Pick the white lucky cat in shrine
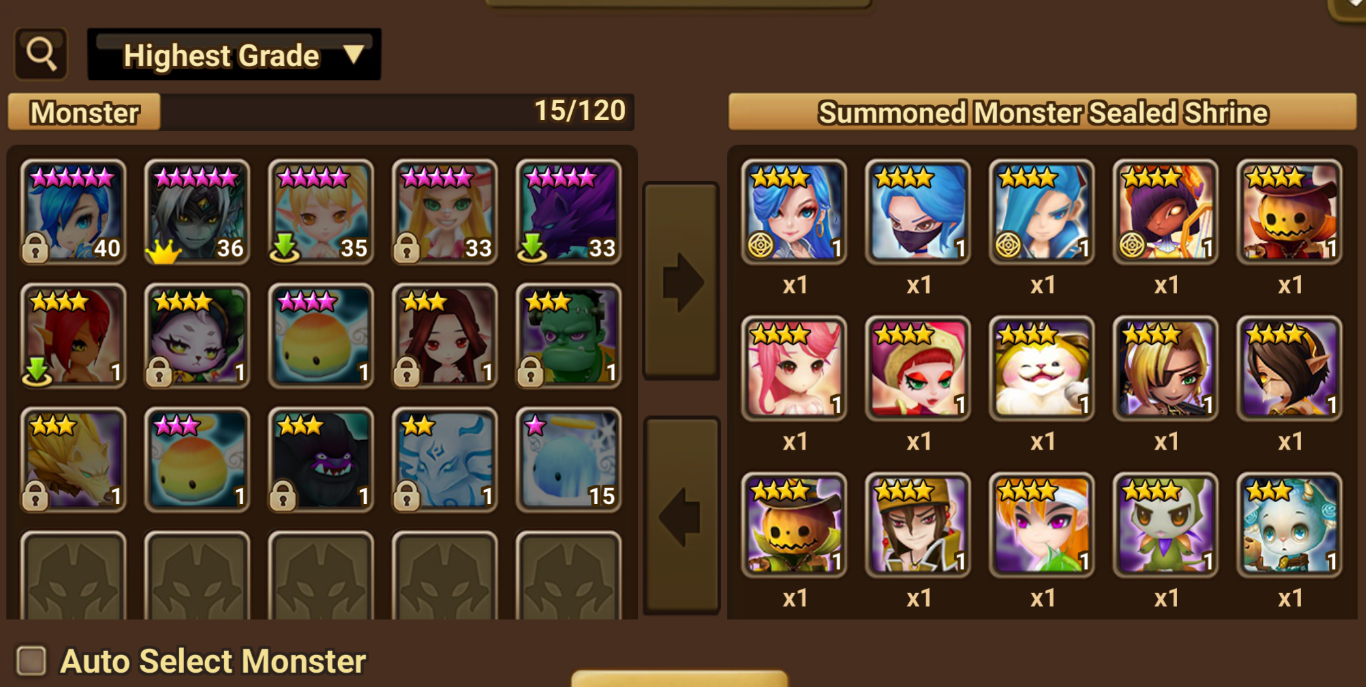 pyautogui.click(x=1042, y=368)
